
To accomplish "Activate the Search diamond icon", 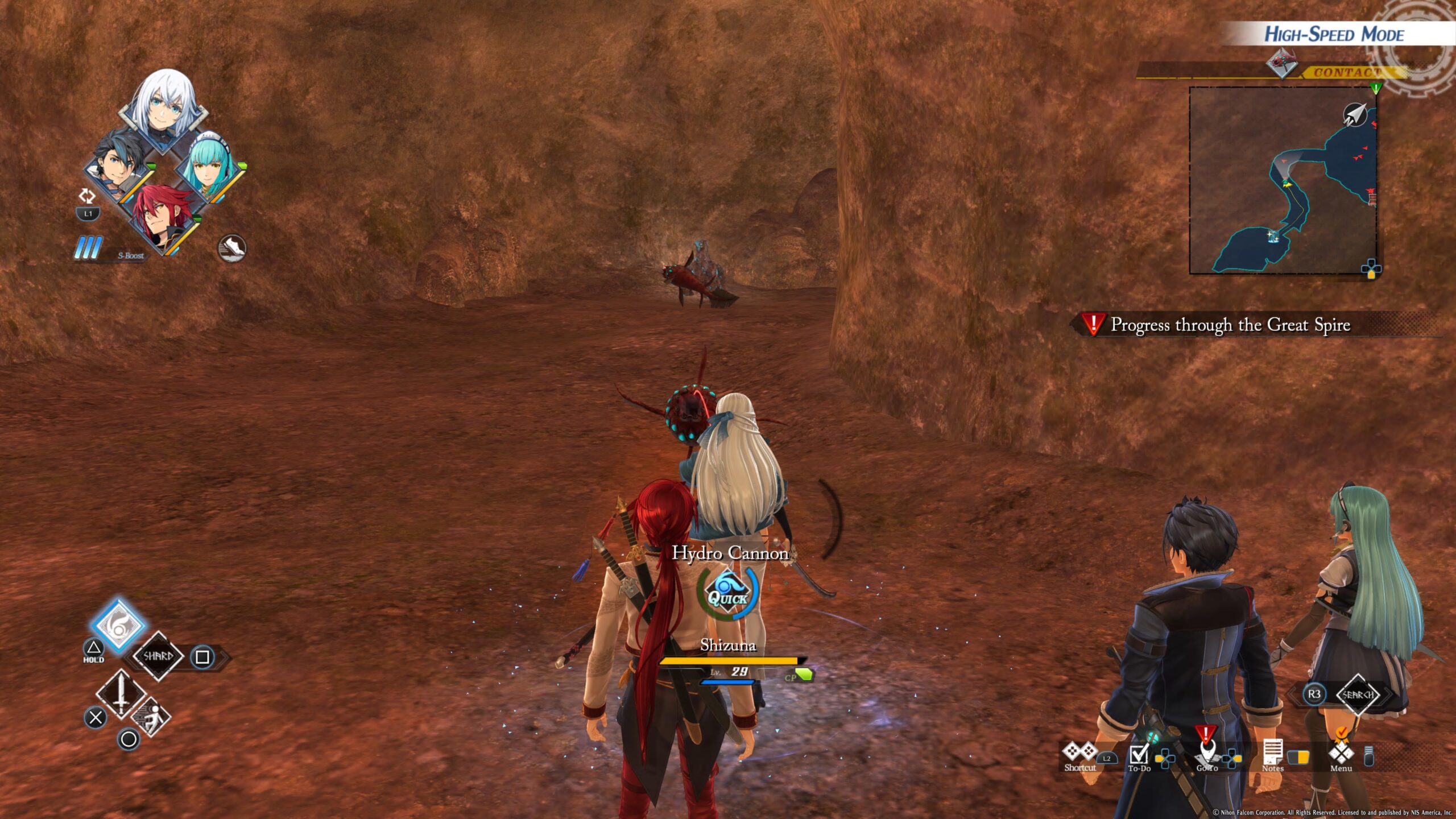I will click(1358, 694).
